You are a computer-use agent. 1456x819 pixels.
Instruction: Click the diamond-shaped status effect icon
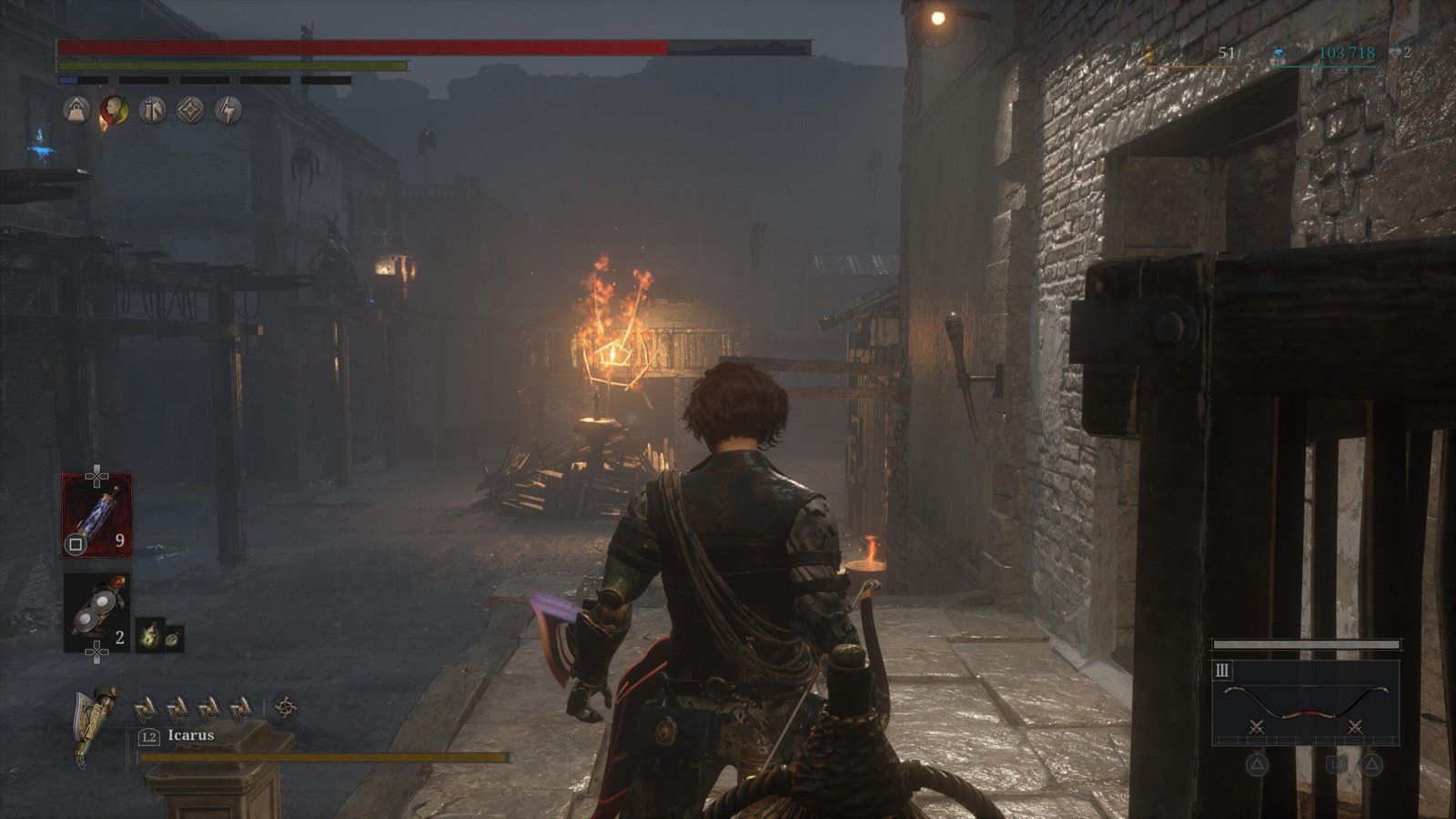tap(190, 111)
